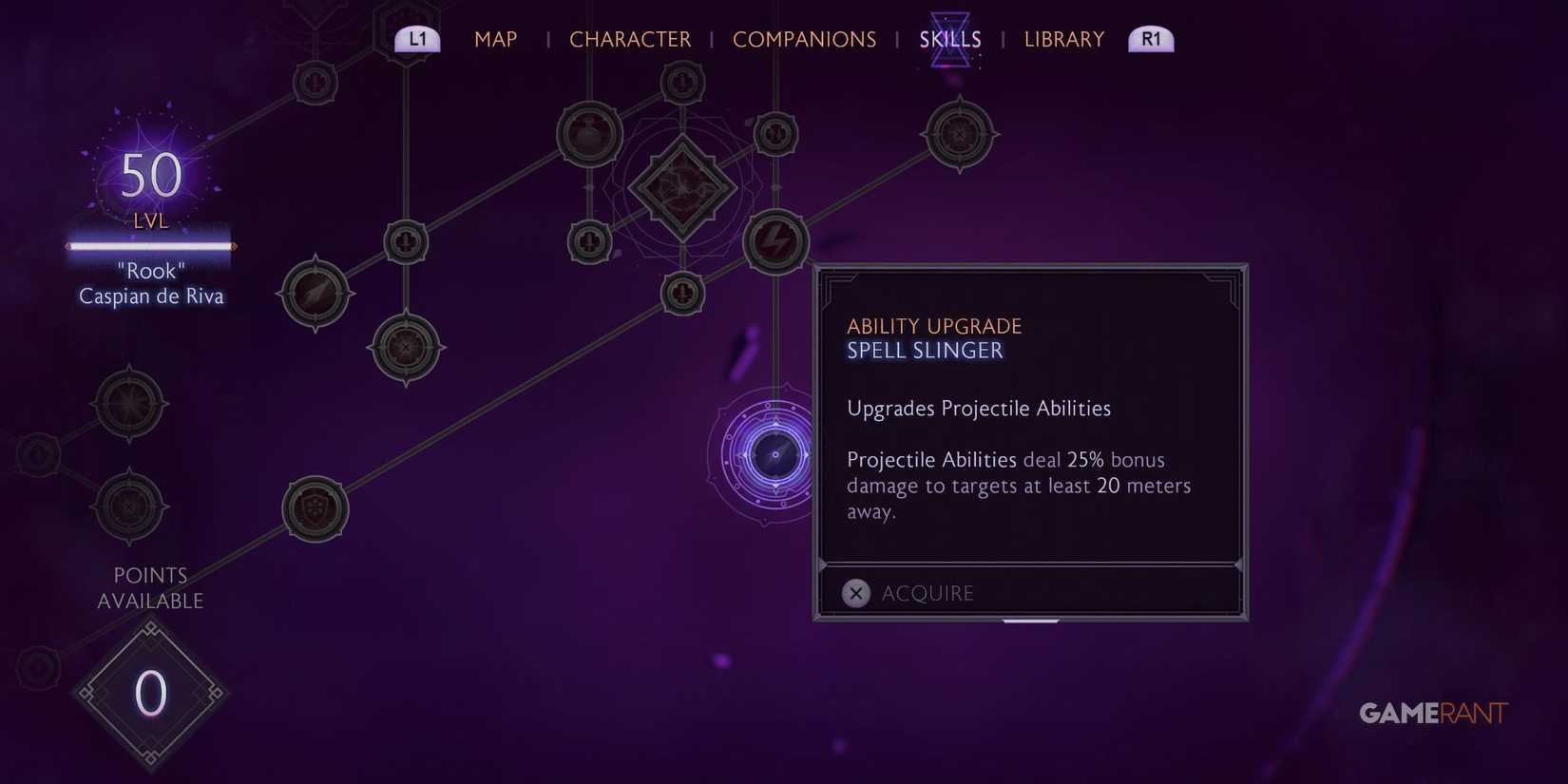
Task: Open the COMPANIONS menu item
Action: pos(805,40)
